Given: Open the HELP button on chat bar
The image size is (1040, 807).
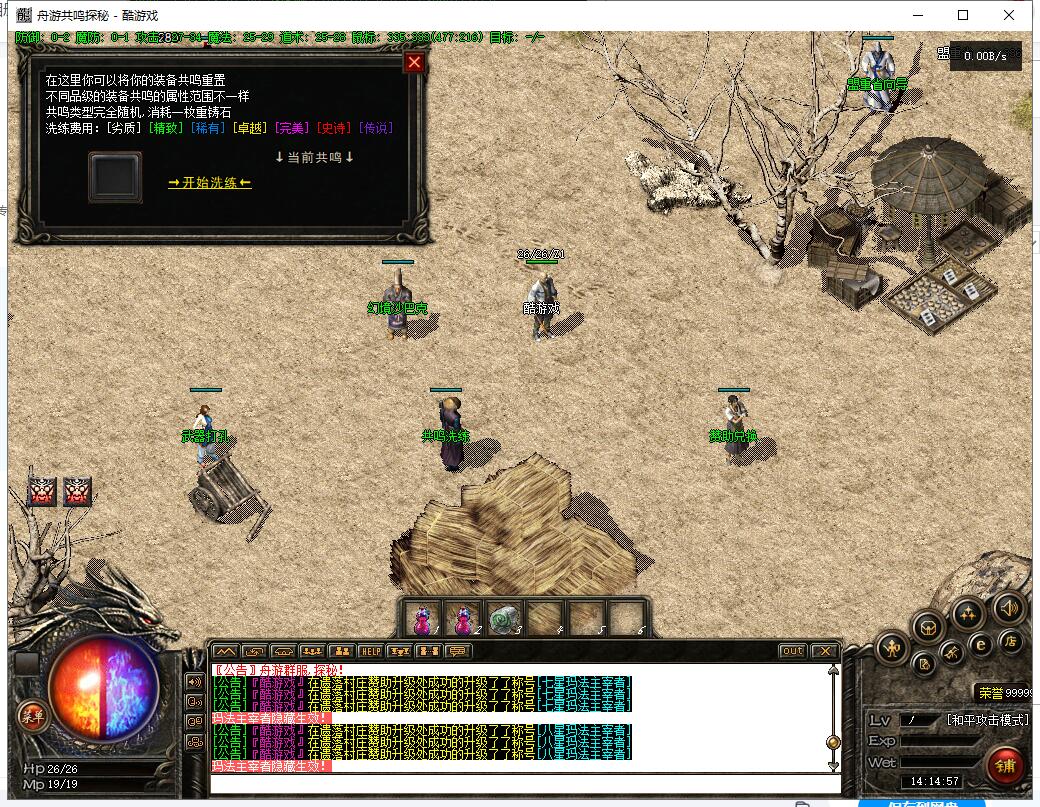Looking at the screenshot, I should [x=370, y=651].
